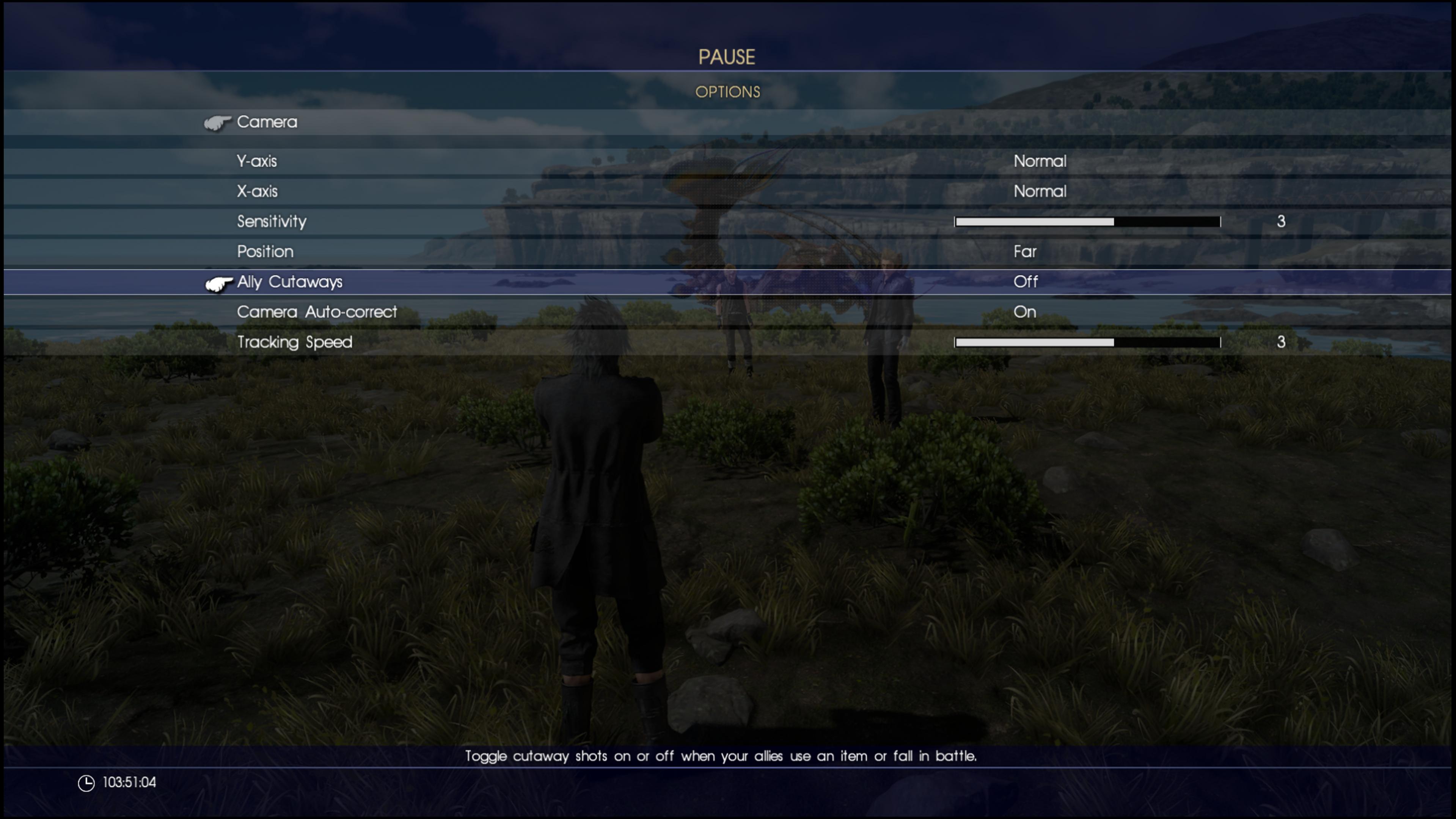Choose the Y-axis option row

[x=257, y=161]
